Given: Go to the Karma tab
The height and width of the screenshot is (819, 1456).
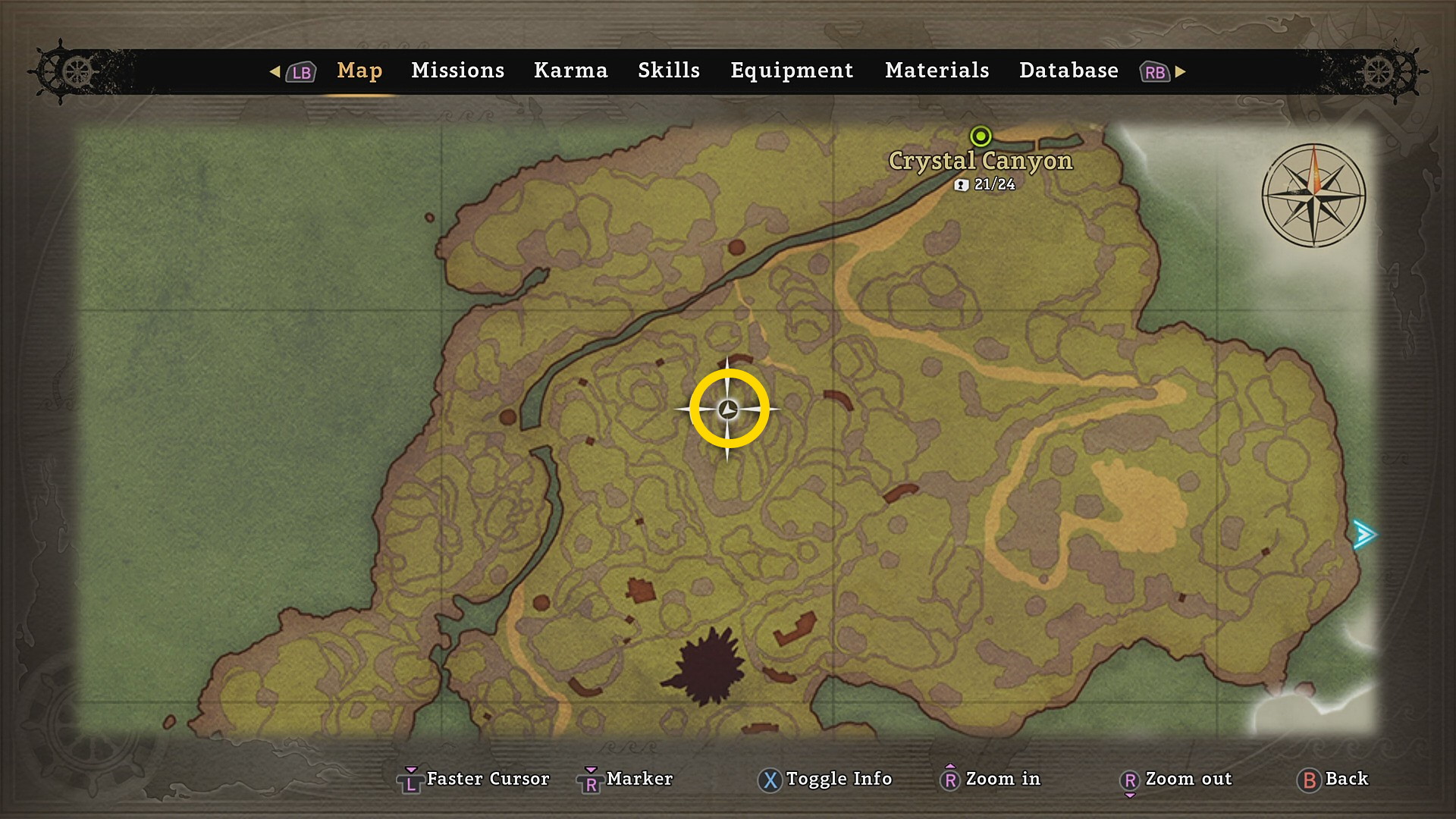Looking at the screenshot, I should pyautogui.click(x=570, y=71).
